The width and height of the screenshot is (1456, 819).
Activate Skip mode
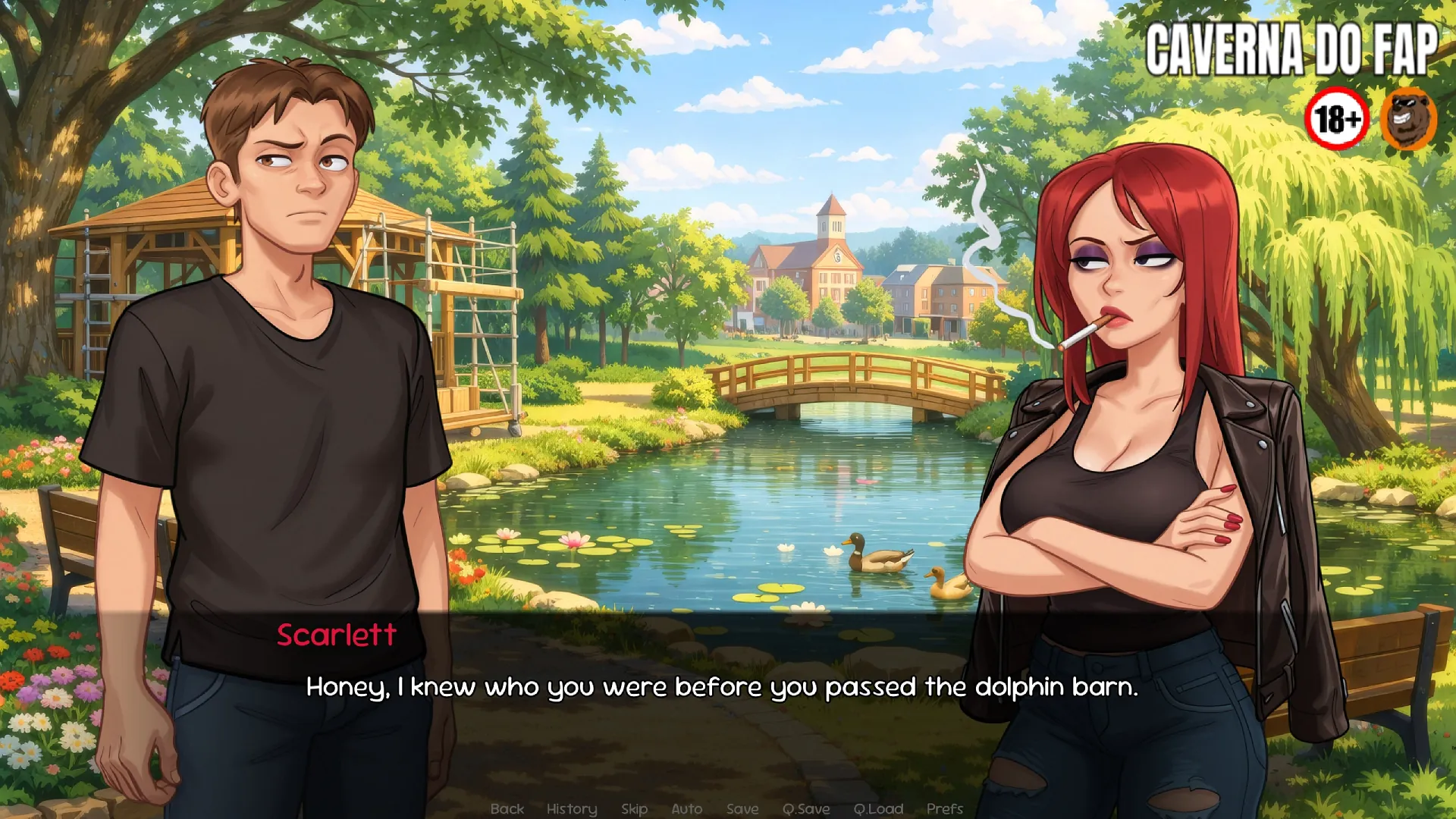(x=634, y=808)
